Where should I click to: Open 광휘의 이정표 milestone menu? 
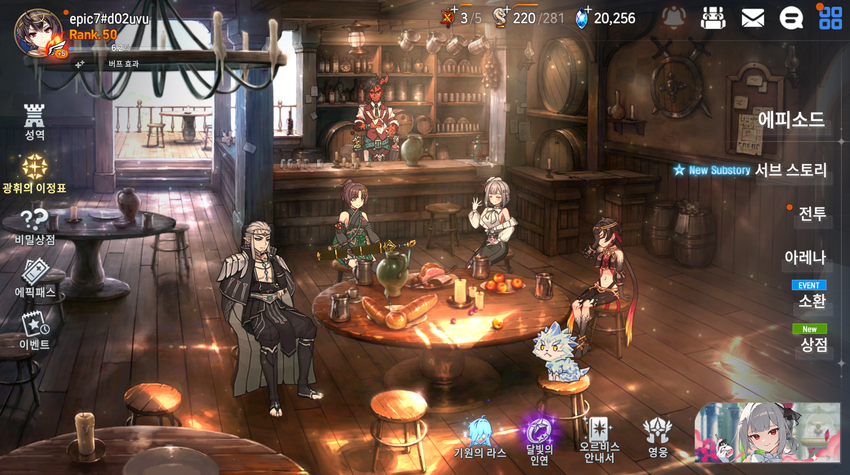click(x=35, y=172)
